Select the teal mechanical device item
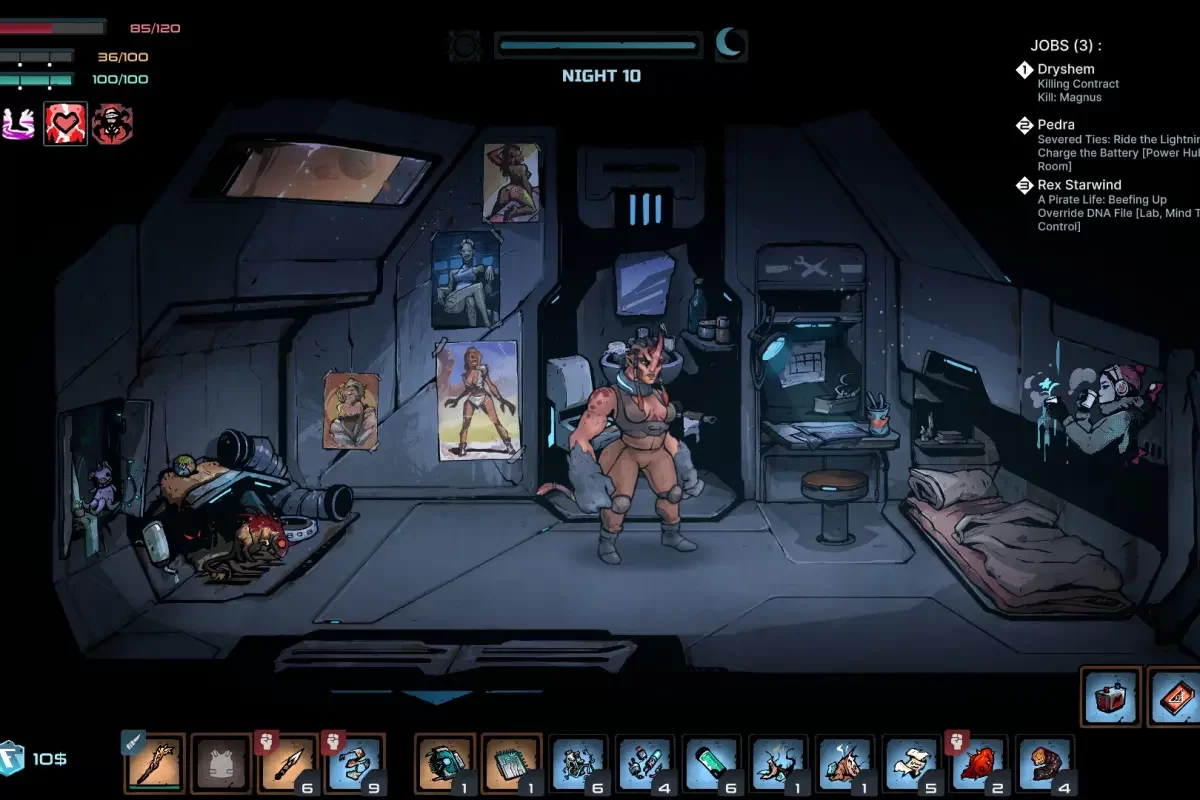The height and width of the screenshot is (800, 1200). (x=445, y=765)
